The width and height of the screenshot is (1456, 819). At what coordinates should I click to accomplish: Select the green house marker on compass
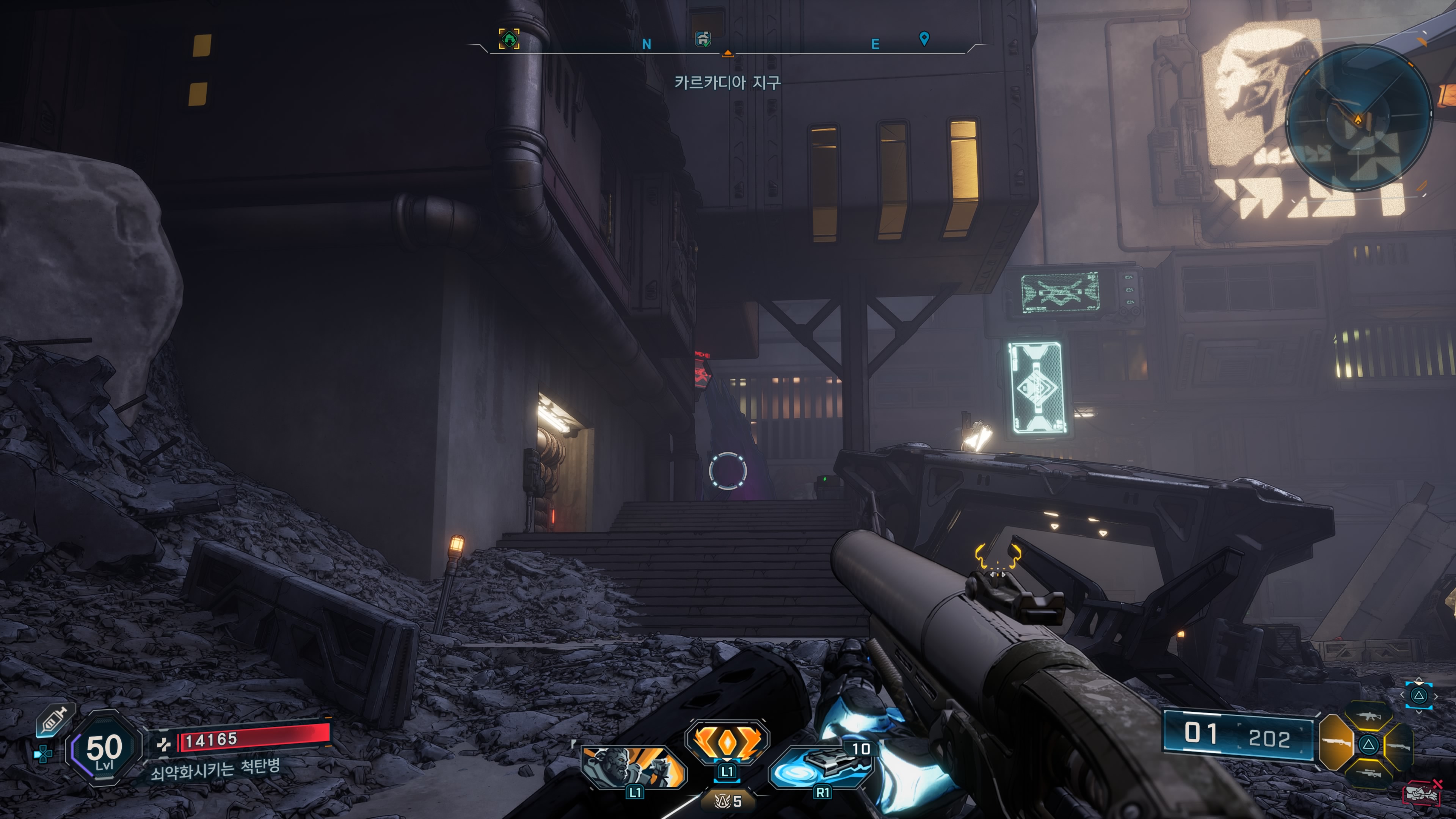coord(509,39)
